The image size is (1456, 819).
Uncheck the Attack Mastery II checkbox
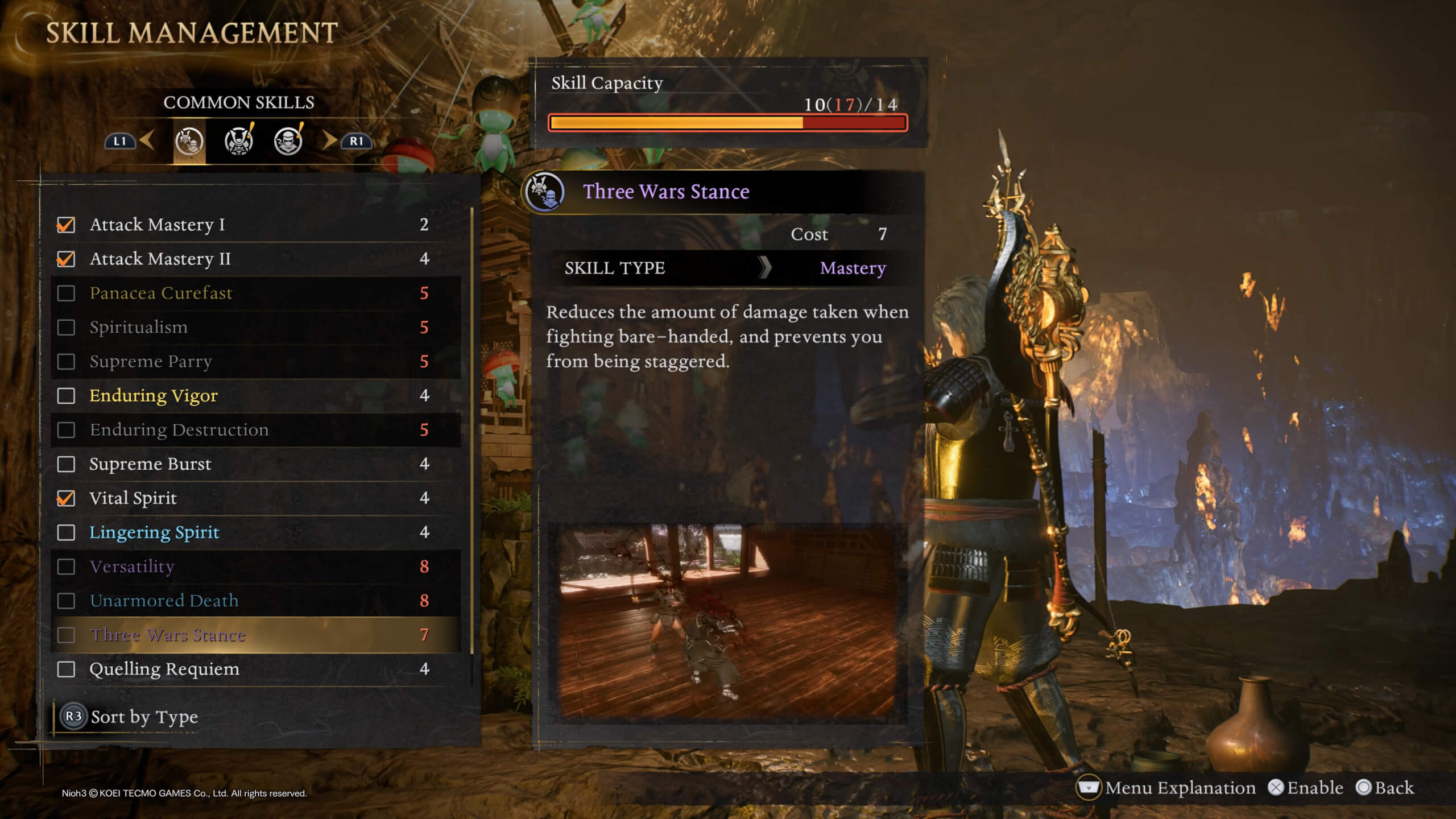click(x=67, y=259)
